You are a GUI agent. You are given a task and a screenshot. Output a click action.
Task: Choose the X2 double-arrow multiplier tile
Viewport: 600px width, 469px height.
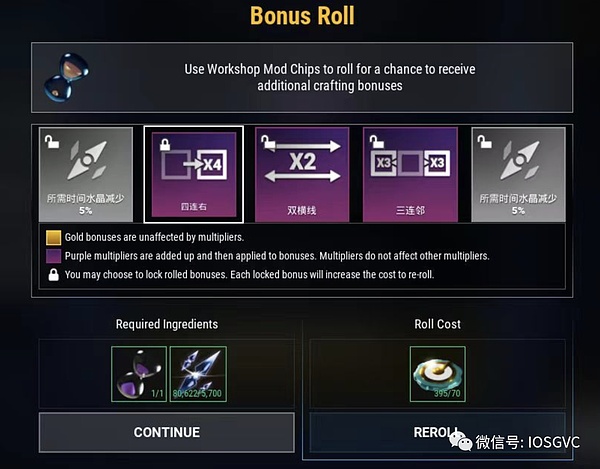coord(302,174)
